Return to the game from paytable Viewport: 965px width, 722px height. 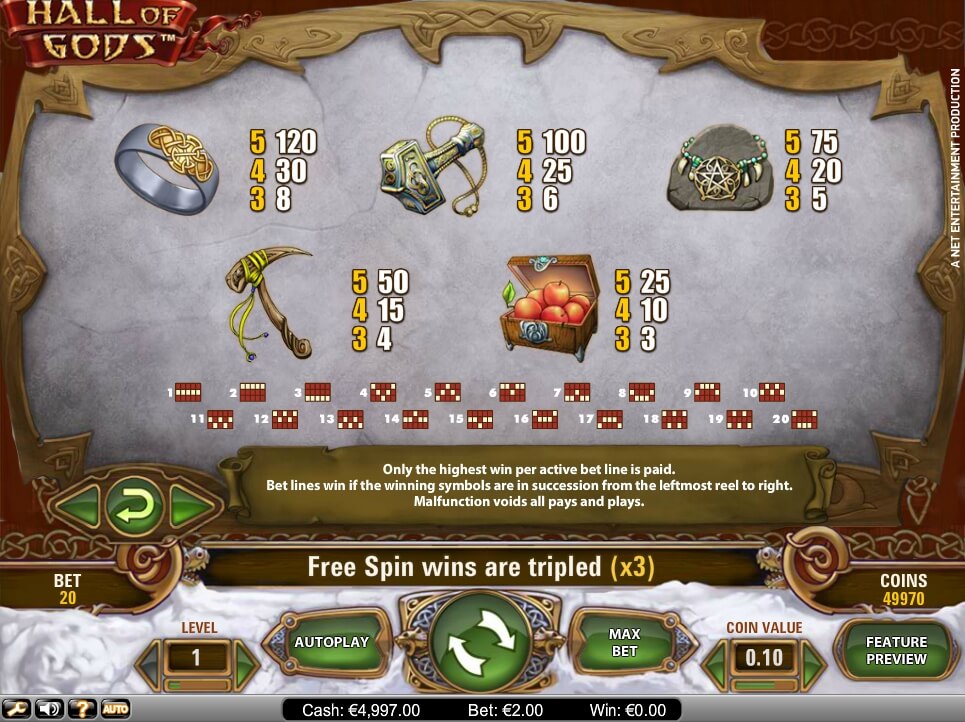point(133,507)
